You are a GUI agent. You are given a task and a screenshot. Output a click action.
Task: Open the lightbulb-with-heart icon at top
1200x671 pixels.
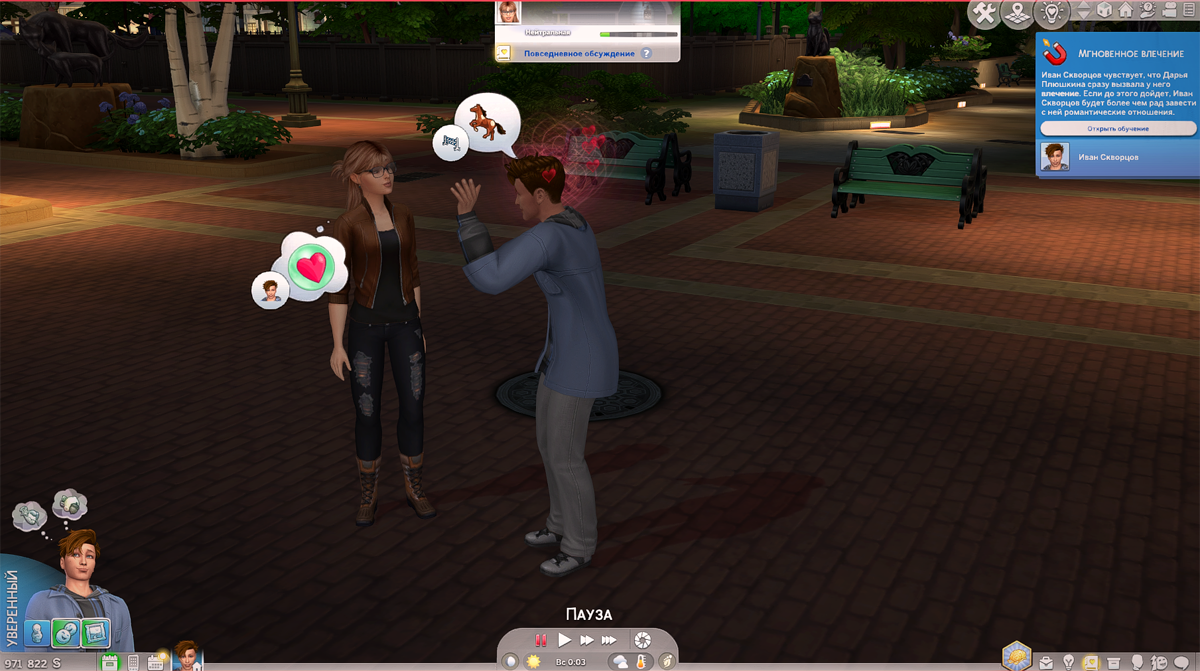1051,12
